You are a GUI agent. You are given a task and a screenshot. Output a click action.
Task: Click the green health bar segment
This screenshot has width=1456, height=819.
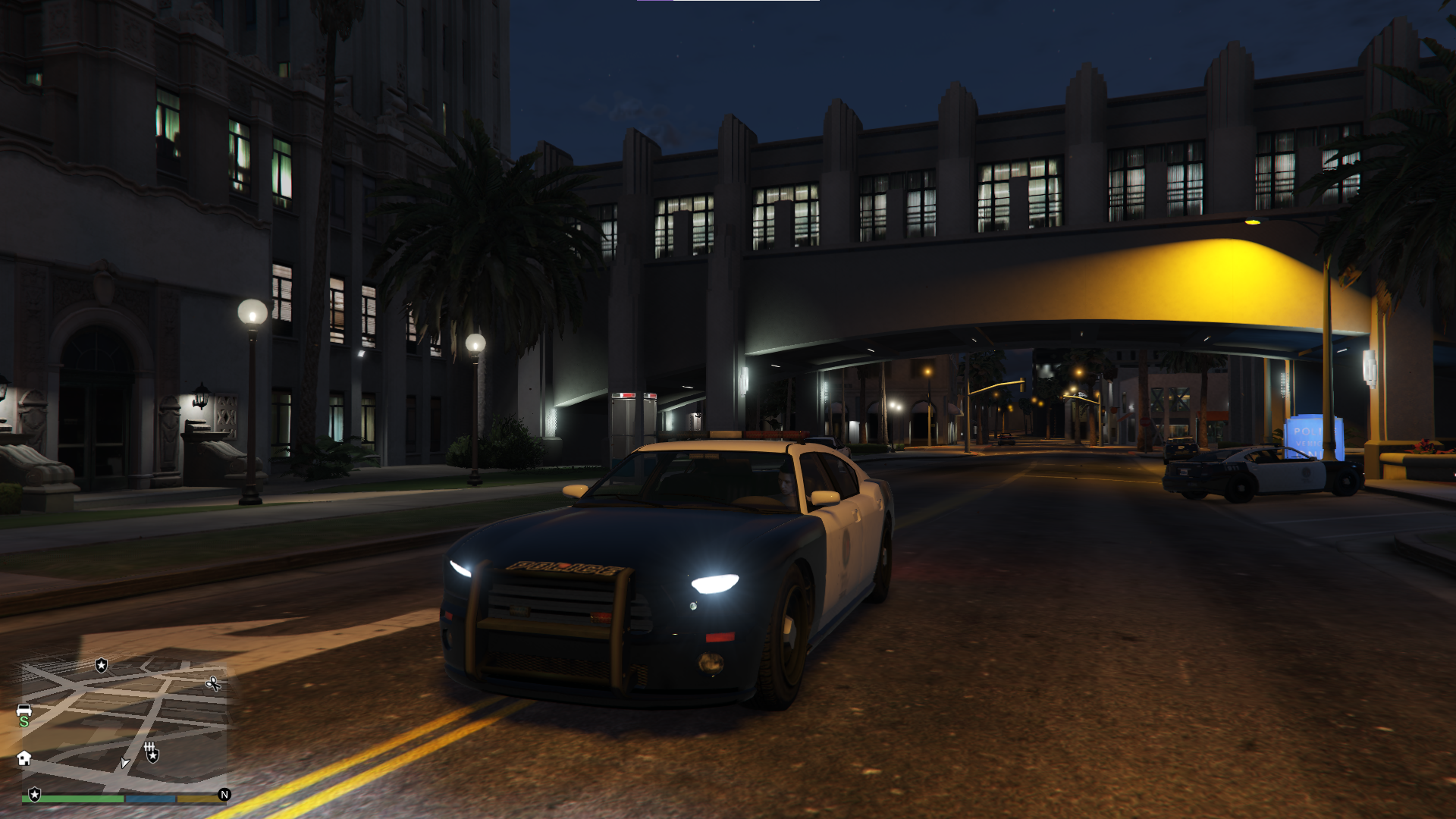point(71,798)
